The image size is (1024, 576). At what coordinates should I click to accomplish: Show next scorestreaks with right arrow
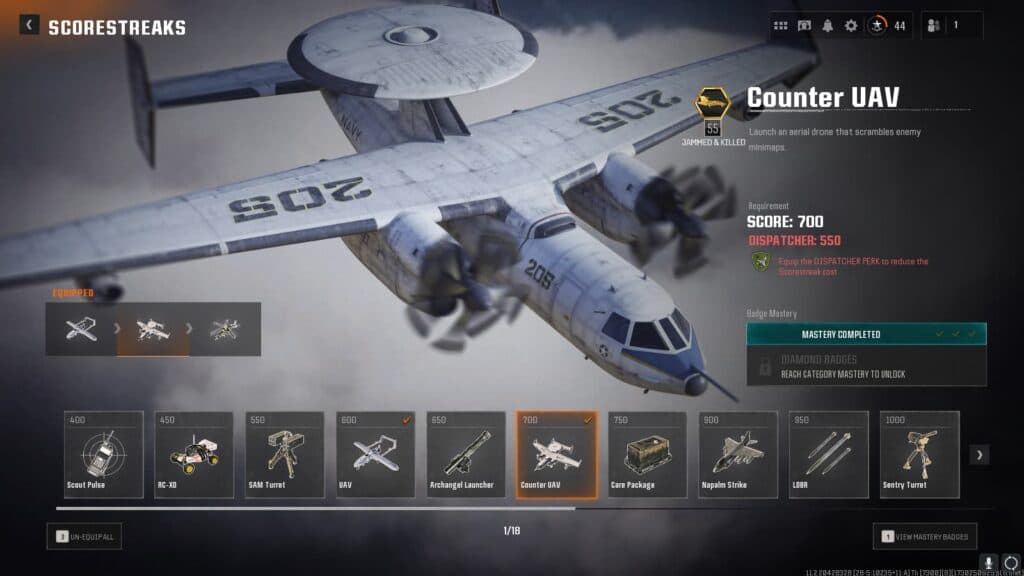pos(980,455)
